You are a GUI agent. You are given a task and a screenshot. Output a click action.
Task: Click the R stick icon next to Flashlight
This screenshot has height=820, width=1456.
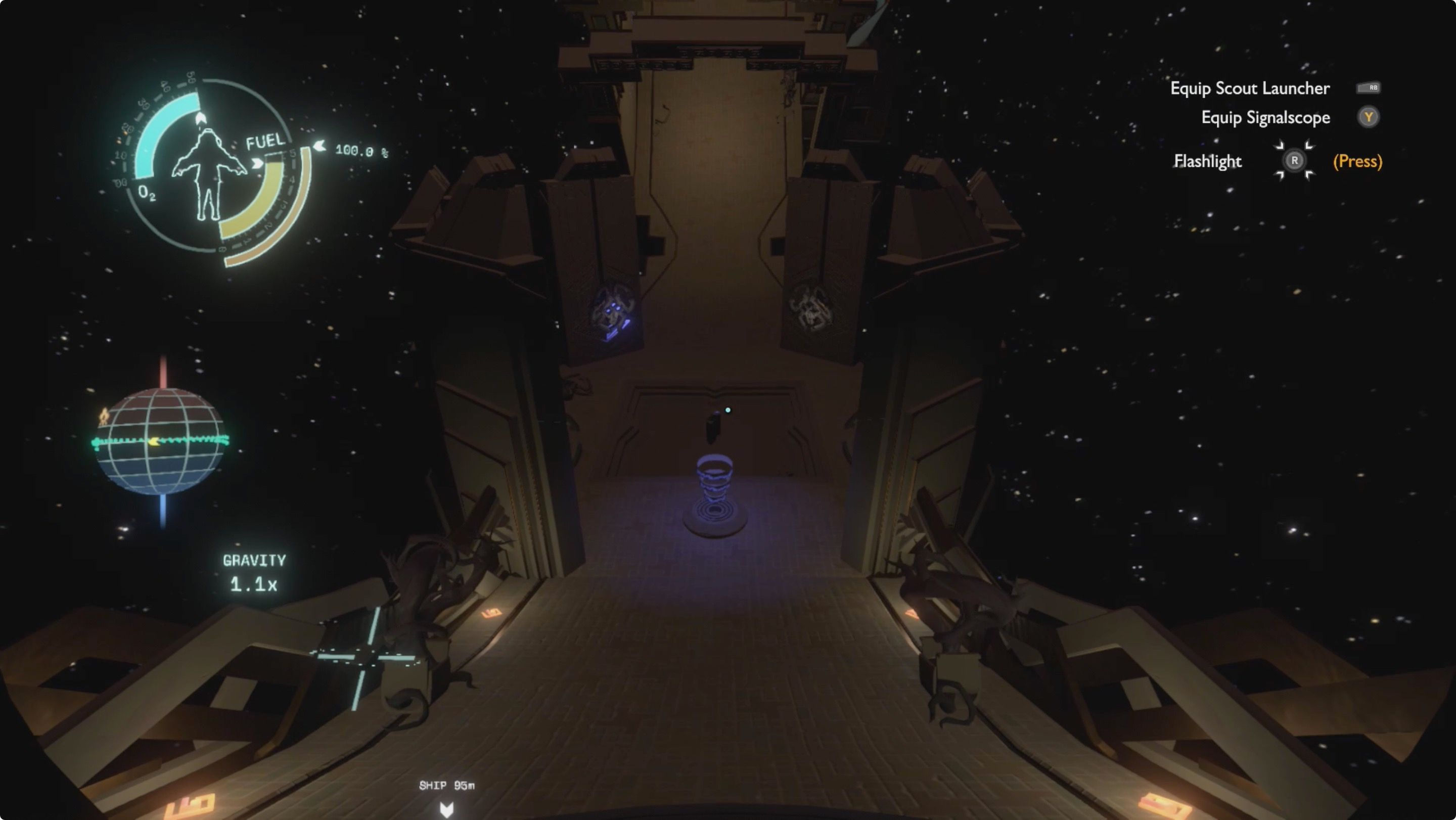click(x=1294, y=161)
